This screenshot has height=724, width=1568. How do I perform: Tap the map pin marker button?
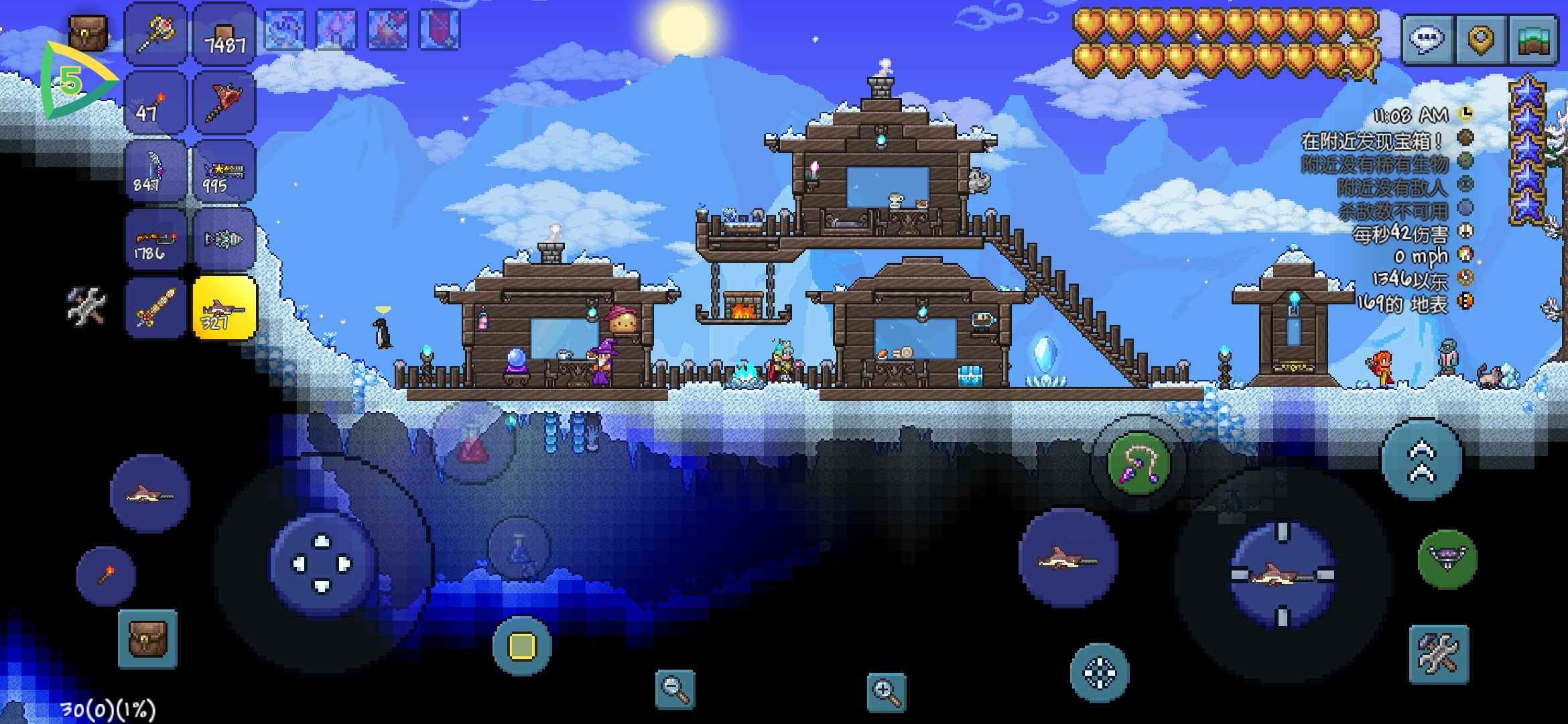coord(1480,40)
